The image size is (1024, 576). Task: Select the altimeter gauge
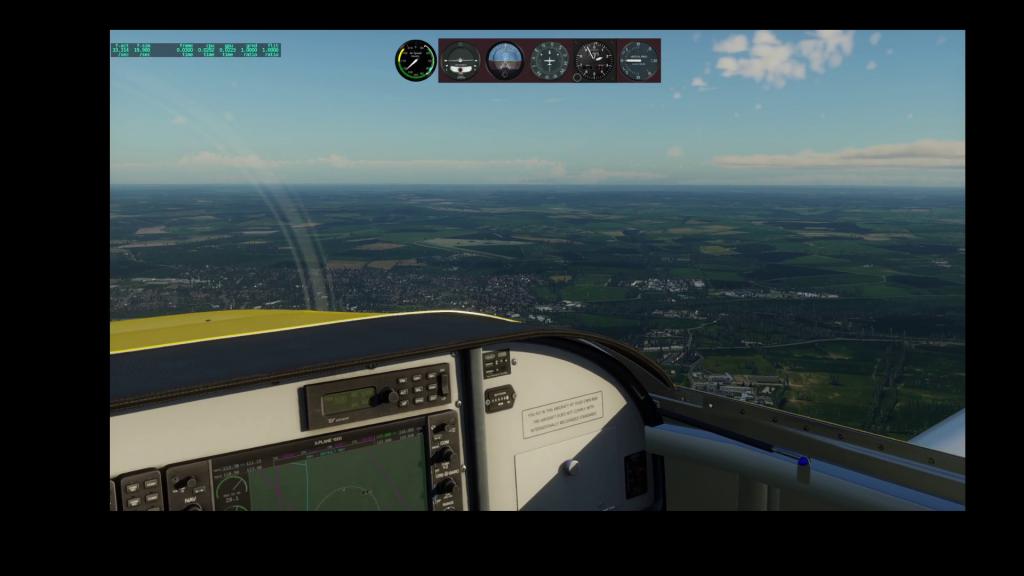pos(594,60)
